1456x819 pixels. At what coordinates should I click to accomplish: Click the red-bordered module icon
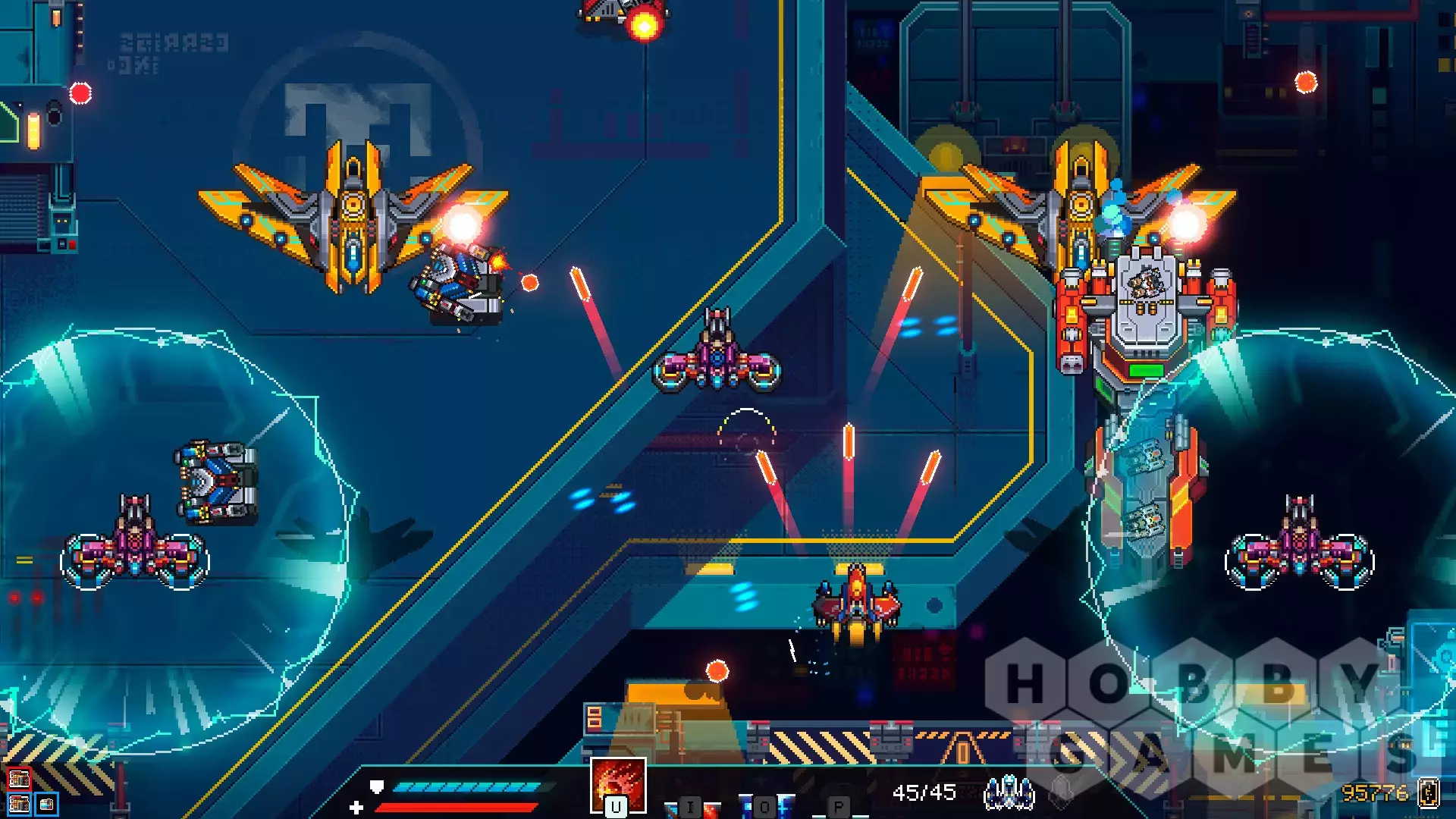[x=19, y=778]
